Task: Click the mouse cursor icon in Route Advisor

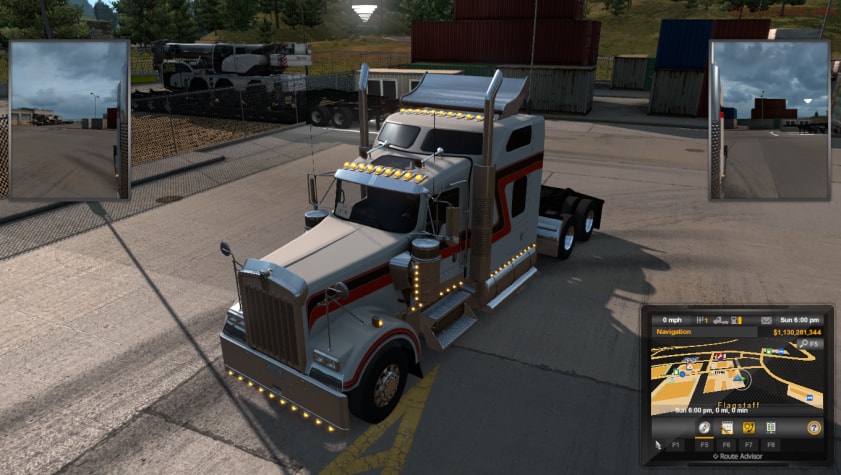Action: pos(658,443)
